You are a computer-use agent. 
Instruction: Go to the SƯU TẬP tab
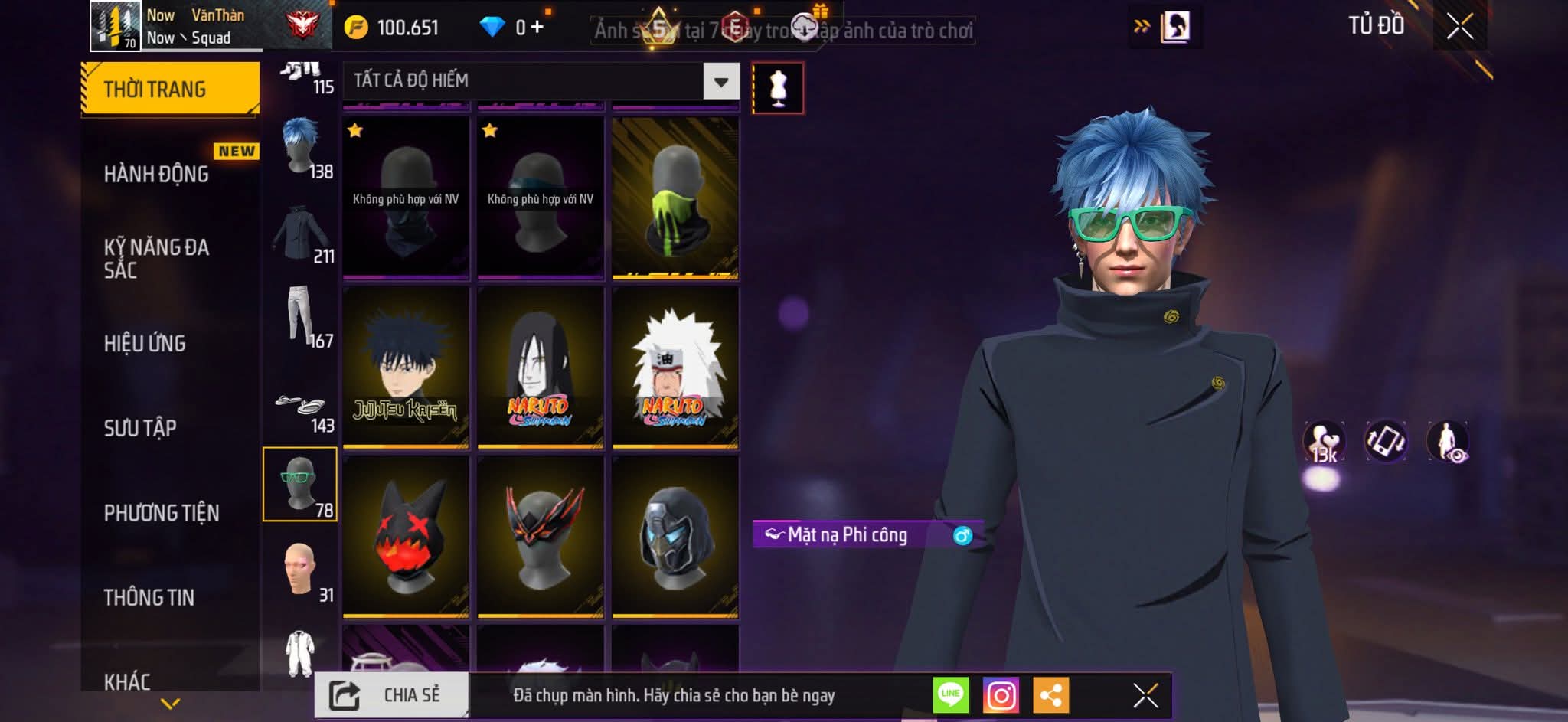click(x=140, y=428)
